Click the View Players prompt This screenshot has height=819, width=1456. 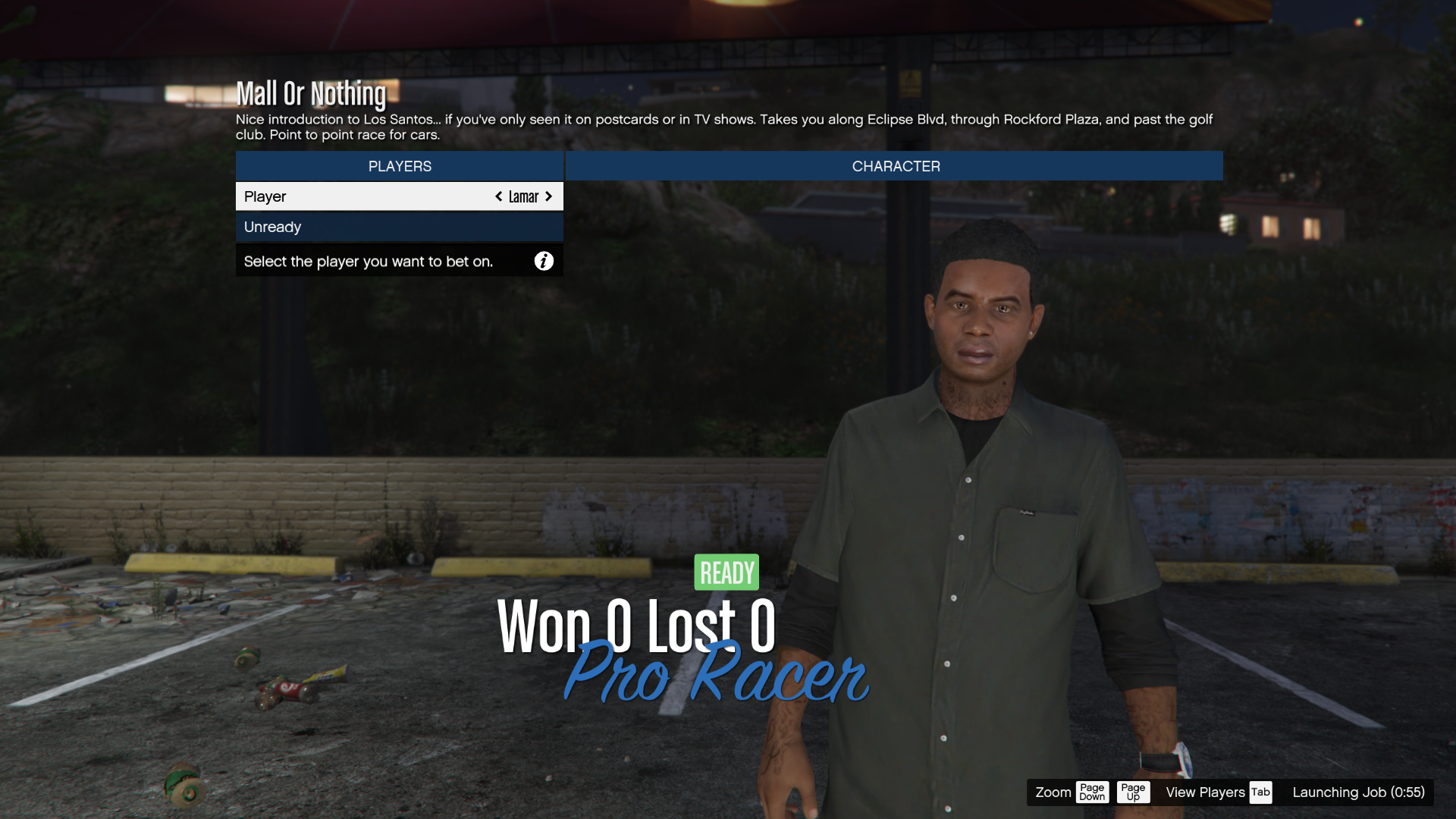(1205, 792)
